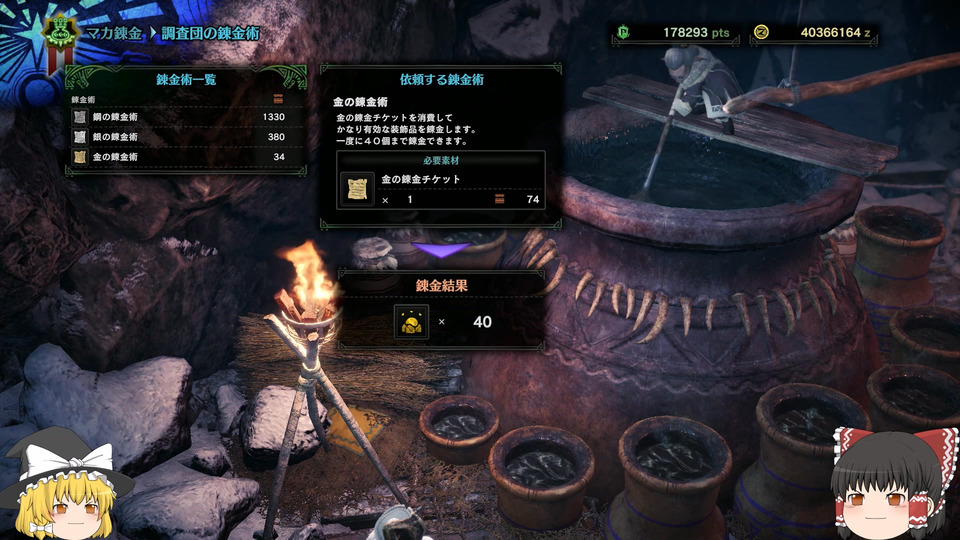The image size is (960, 540).
Task: Select 銀の錬金術 in the alchemy list
Action: coord(180,137)
